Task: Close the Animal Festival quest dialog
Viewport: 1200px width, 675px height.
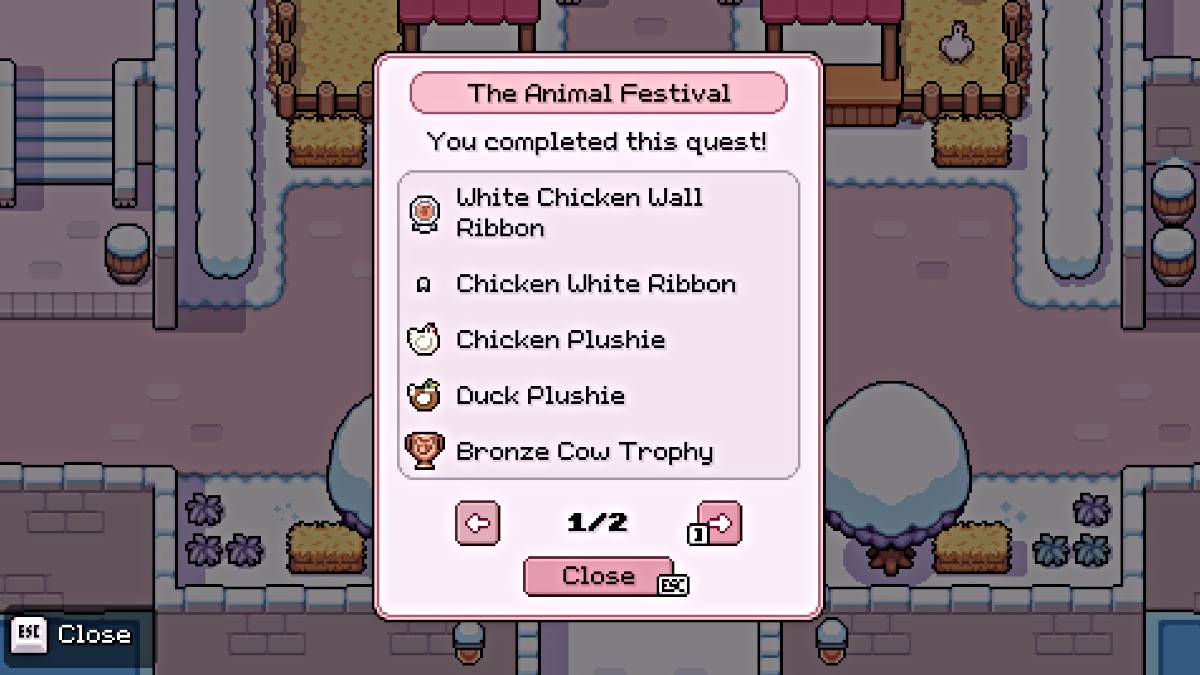Action: [x=598, y=576]
